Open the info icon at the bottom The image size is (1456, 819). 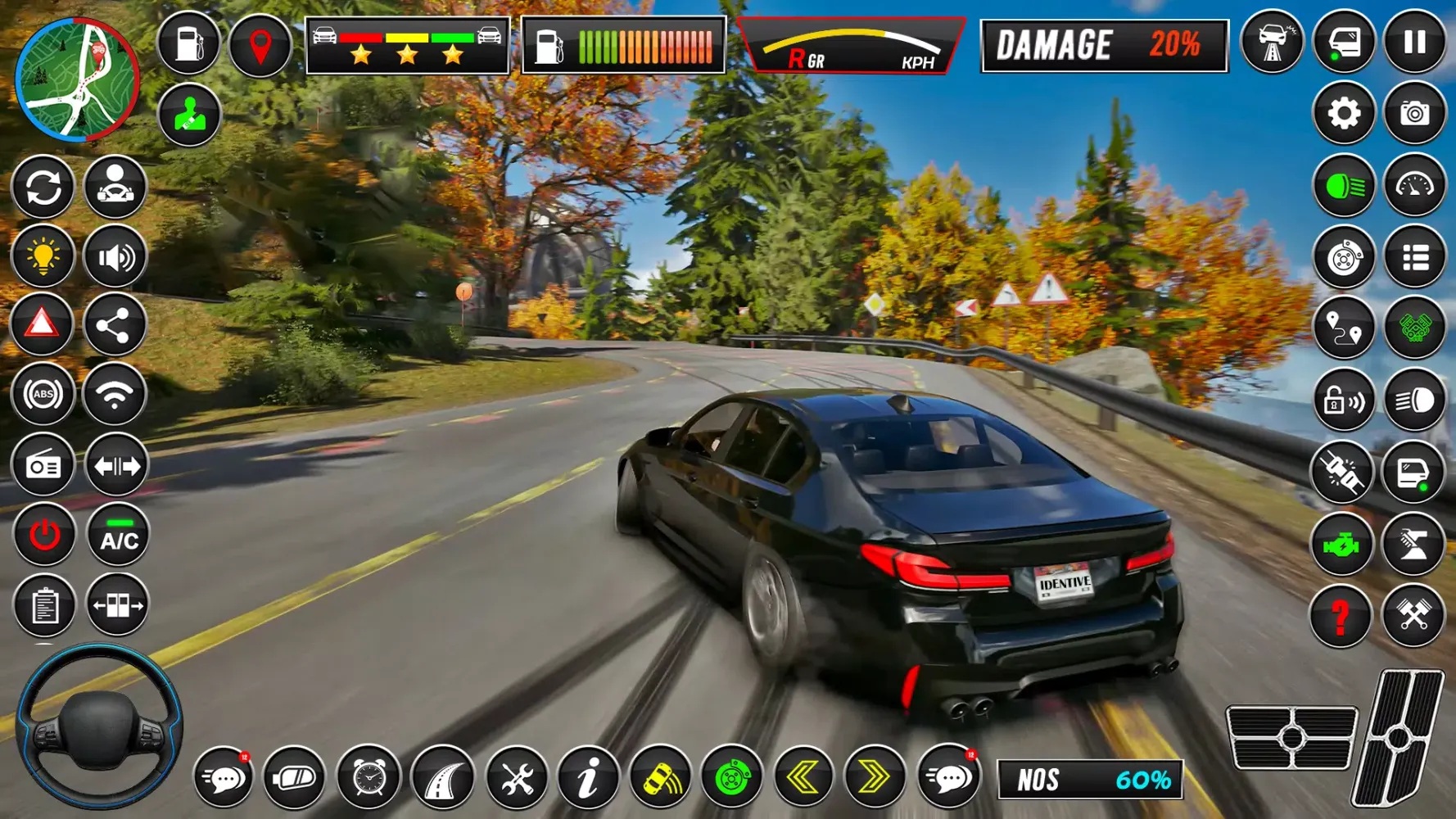586,780
